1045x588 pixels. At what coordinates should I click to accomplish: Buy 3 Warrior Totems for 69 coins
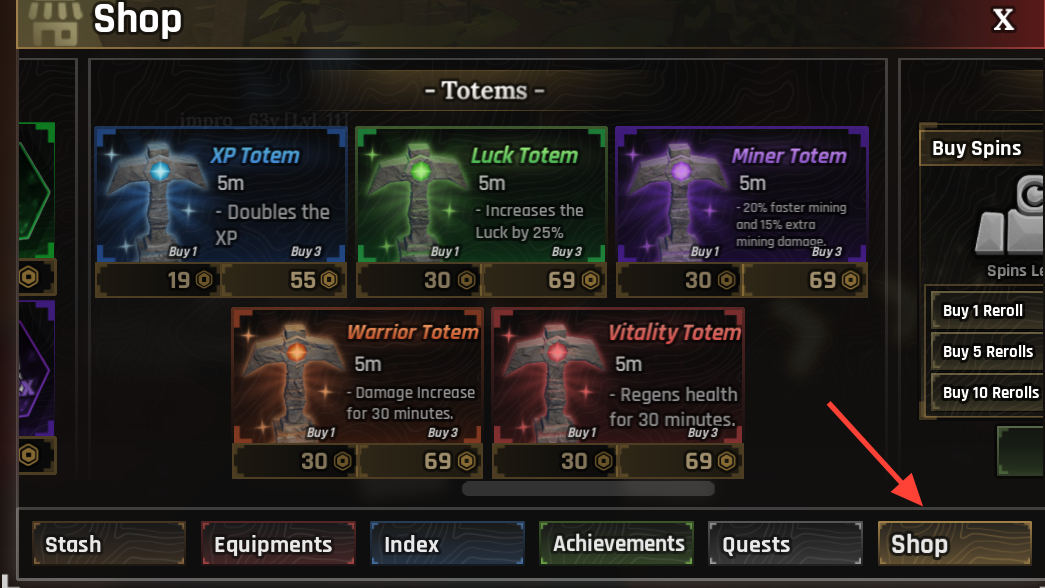tap(421, 461)
